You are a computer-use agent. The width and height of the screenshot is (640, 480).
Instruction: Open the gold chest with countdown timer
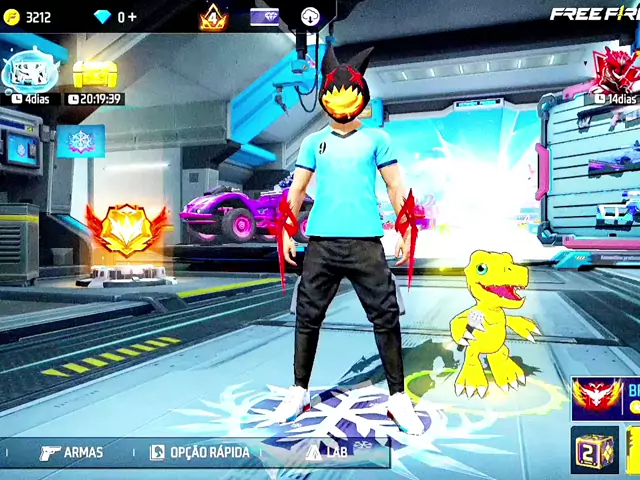(x=95, y=73)
